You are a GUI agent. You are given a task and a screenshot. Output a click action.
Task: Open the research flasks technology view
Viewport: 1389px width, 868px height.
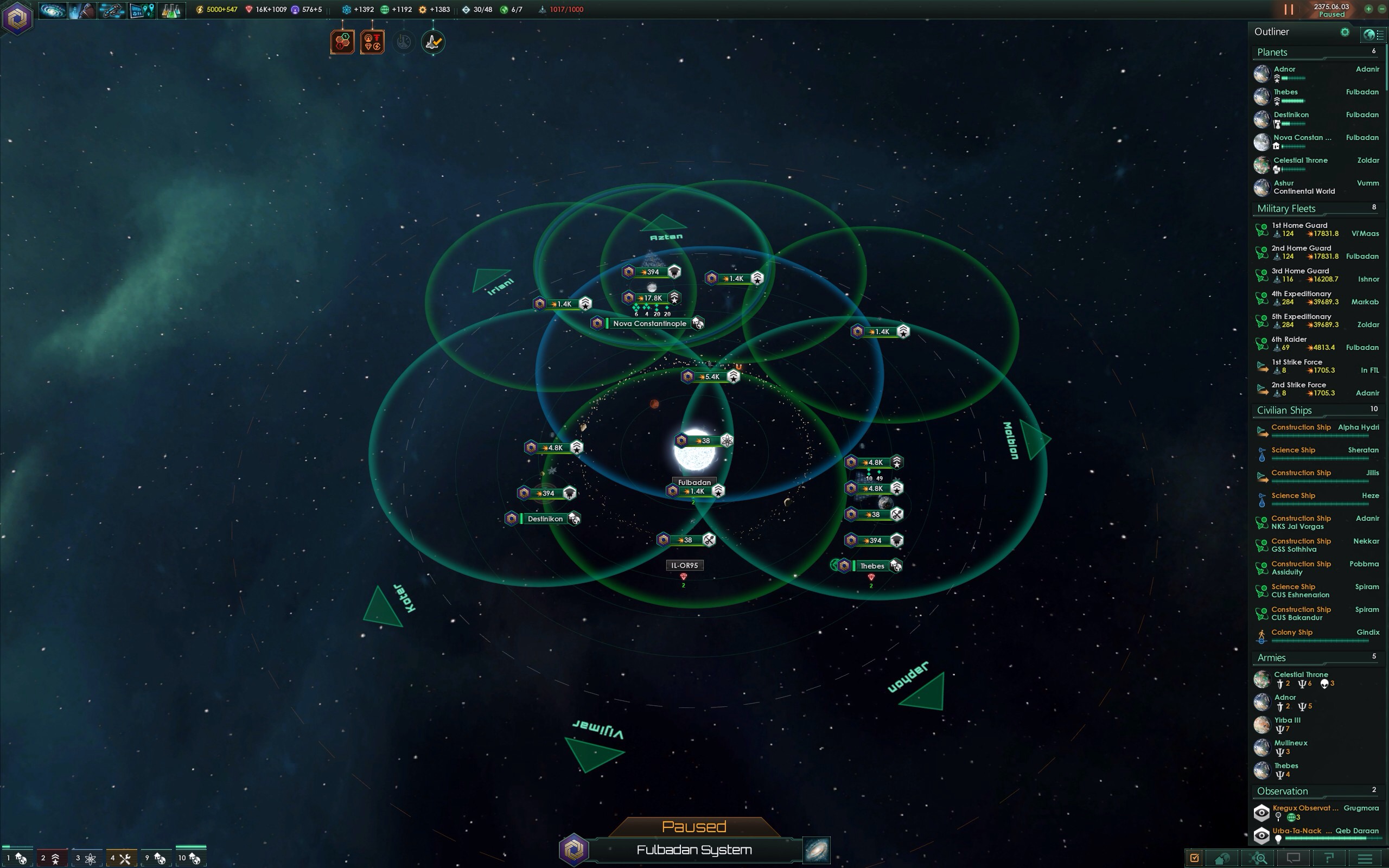click(x=170, y=10)
